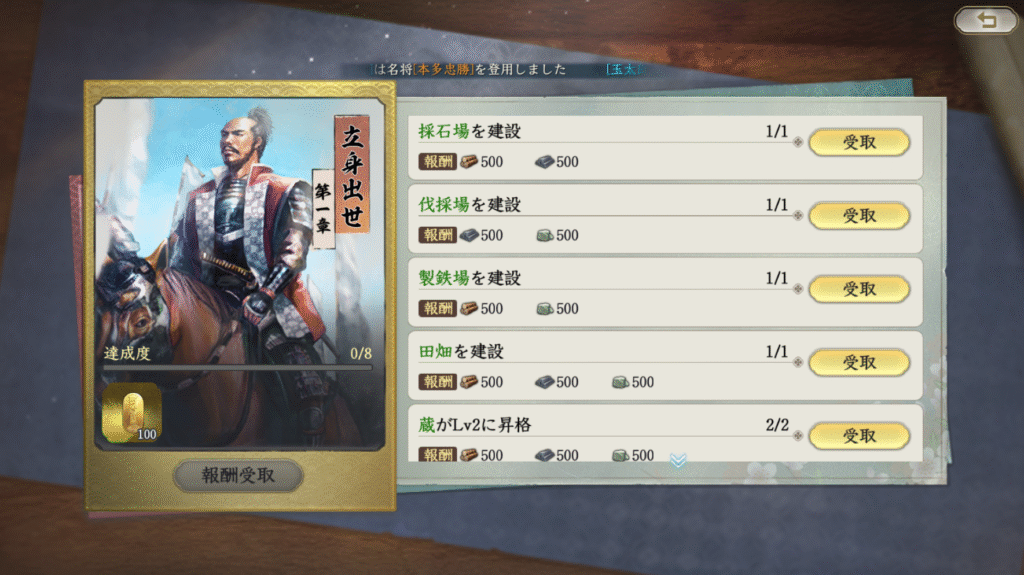Claim reward for 採石場を建設 quest

pos(858,142)
